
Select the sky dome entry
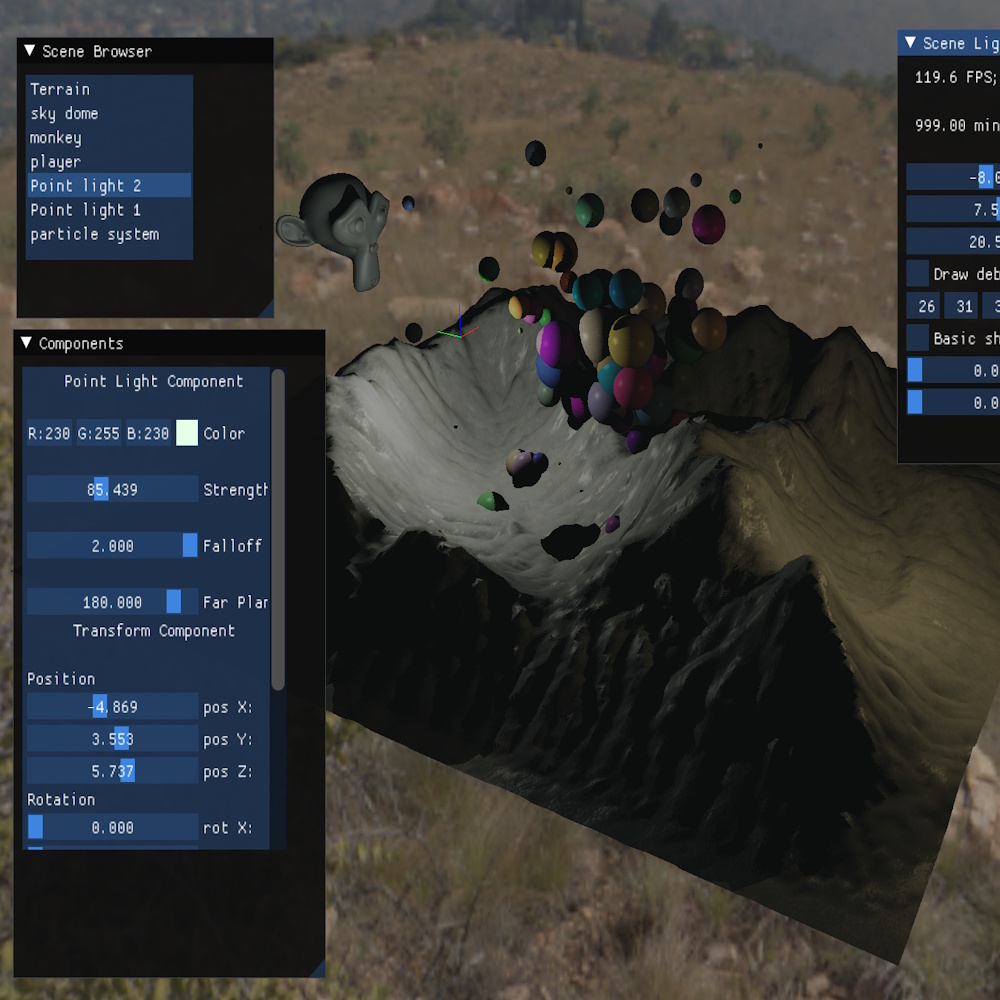pyautogui.click(x=64, y=113)
